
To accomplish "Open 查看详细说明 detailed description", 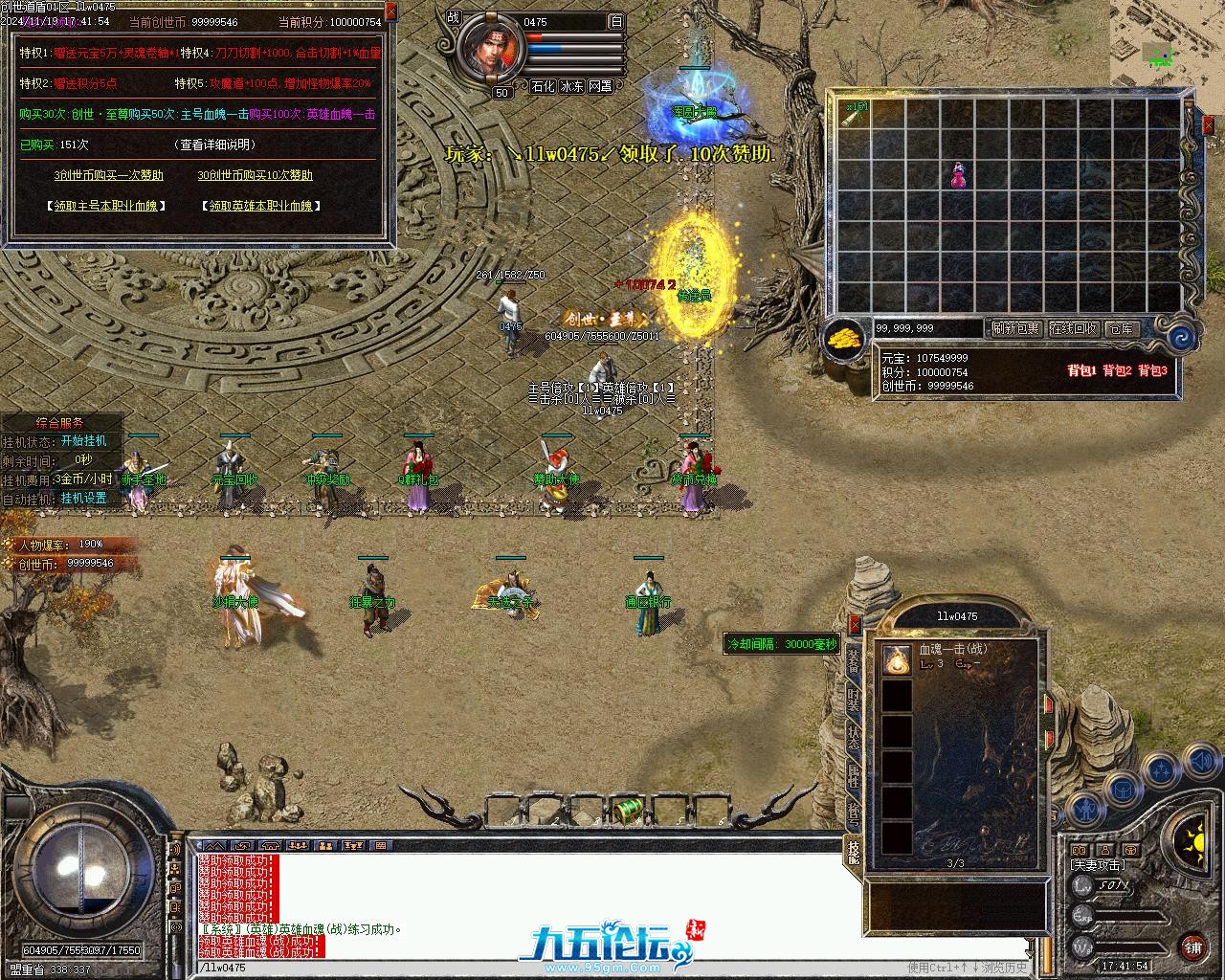I will [217, 145].
